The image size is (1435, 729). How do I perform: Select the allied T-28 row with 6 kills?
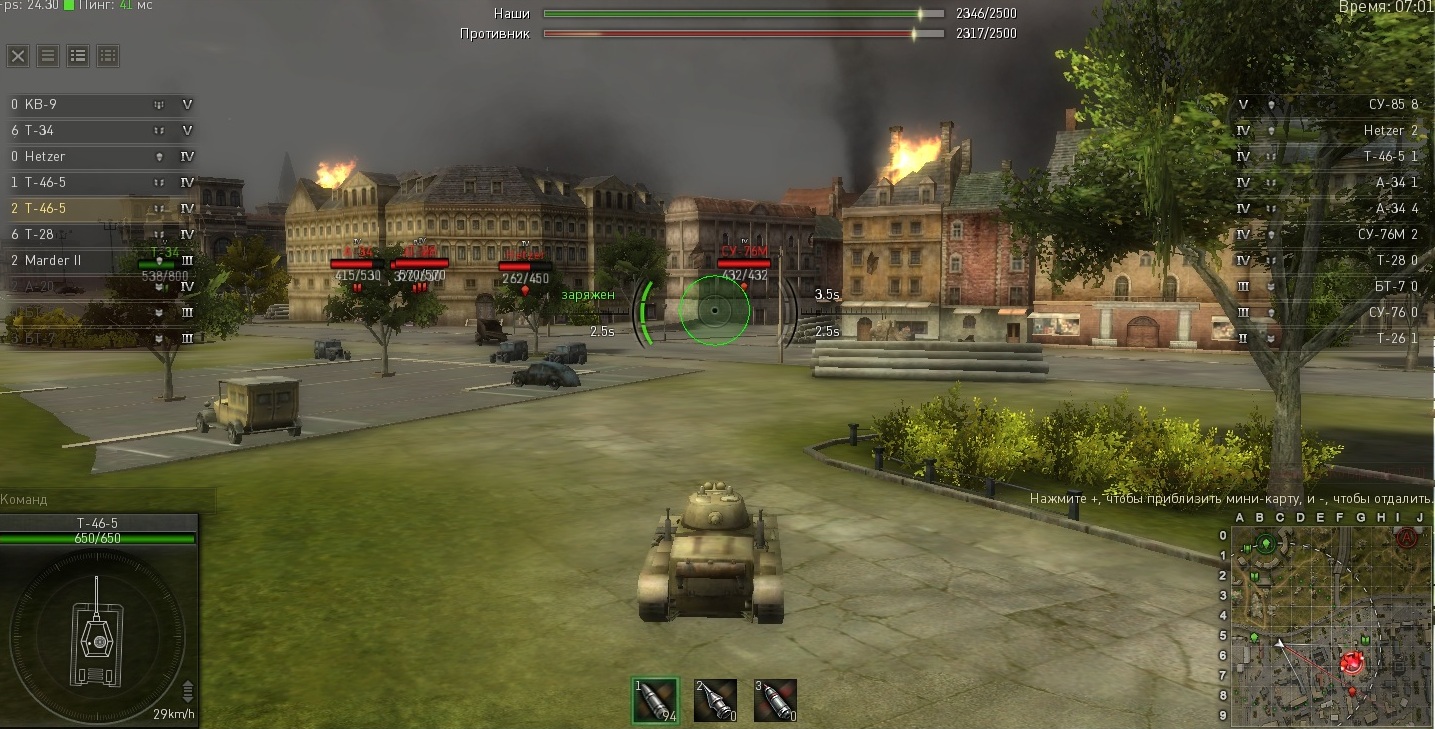(100, 235)
